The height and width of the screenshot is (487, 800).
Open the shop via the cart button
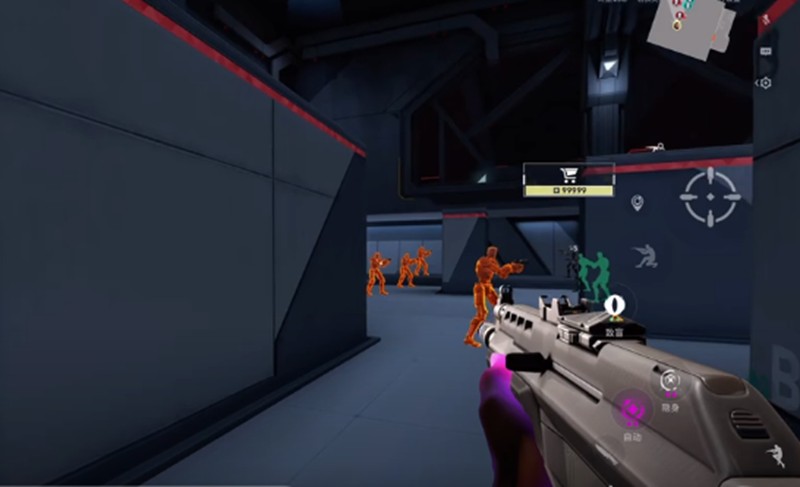[569, 173]
